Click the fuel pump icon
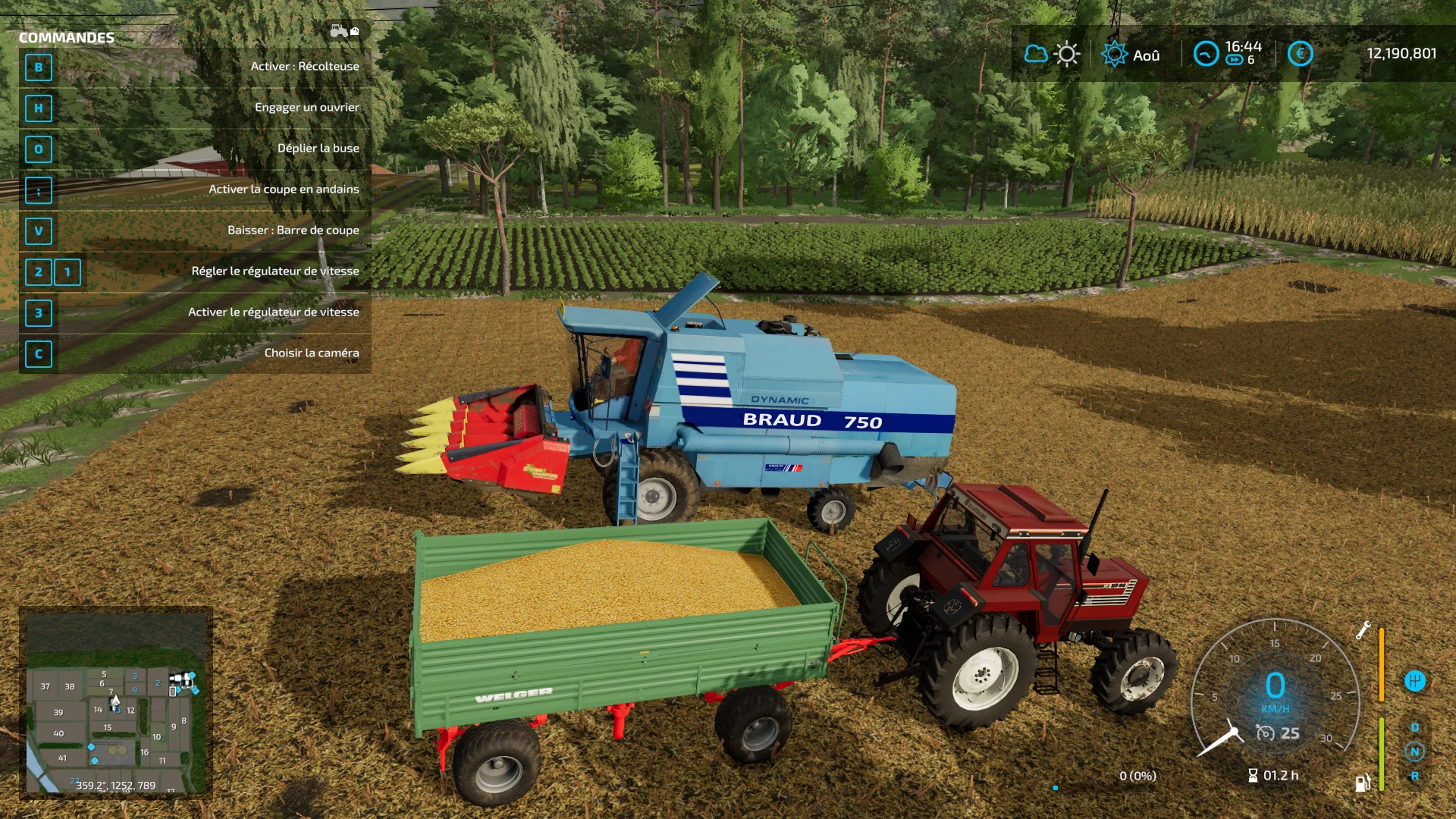Viewport: 1456px width, 819px height. coord(1363,783)
